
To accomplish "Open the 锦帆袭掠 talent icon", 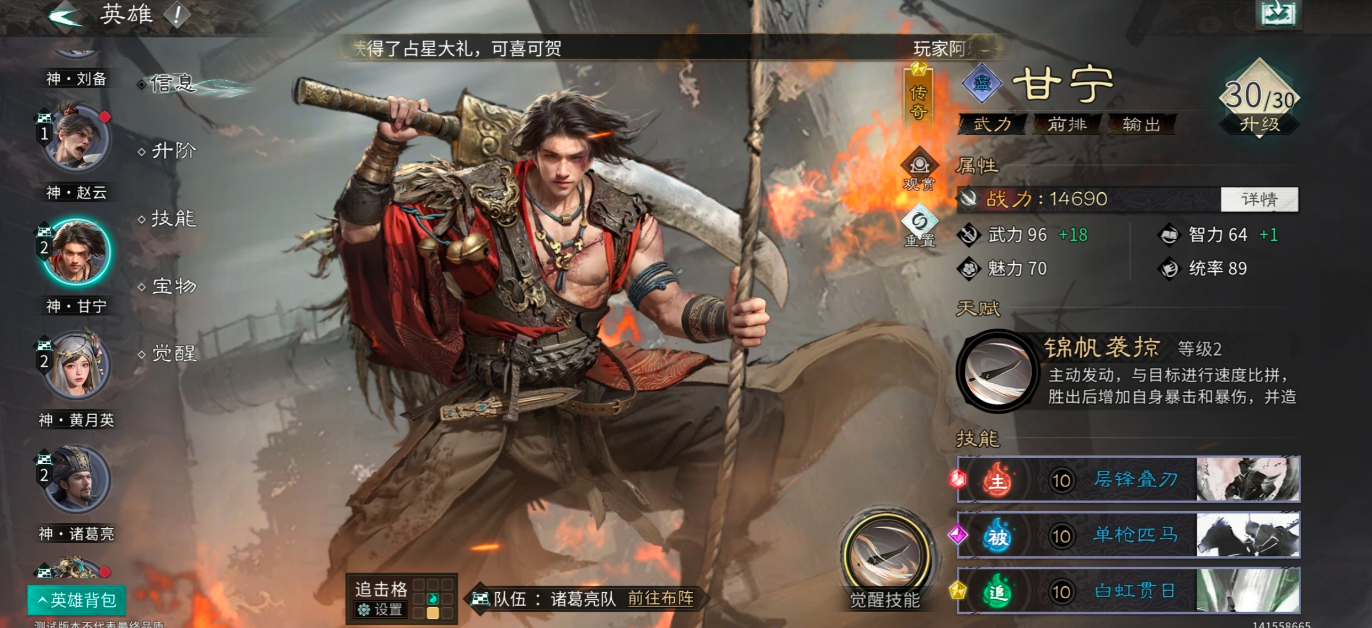I will pos(997,371).
